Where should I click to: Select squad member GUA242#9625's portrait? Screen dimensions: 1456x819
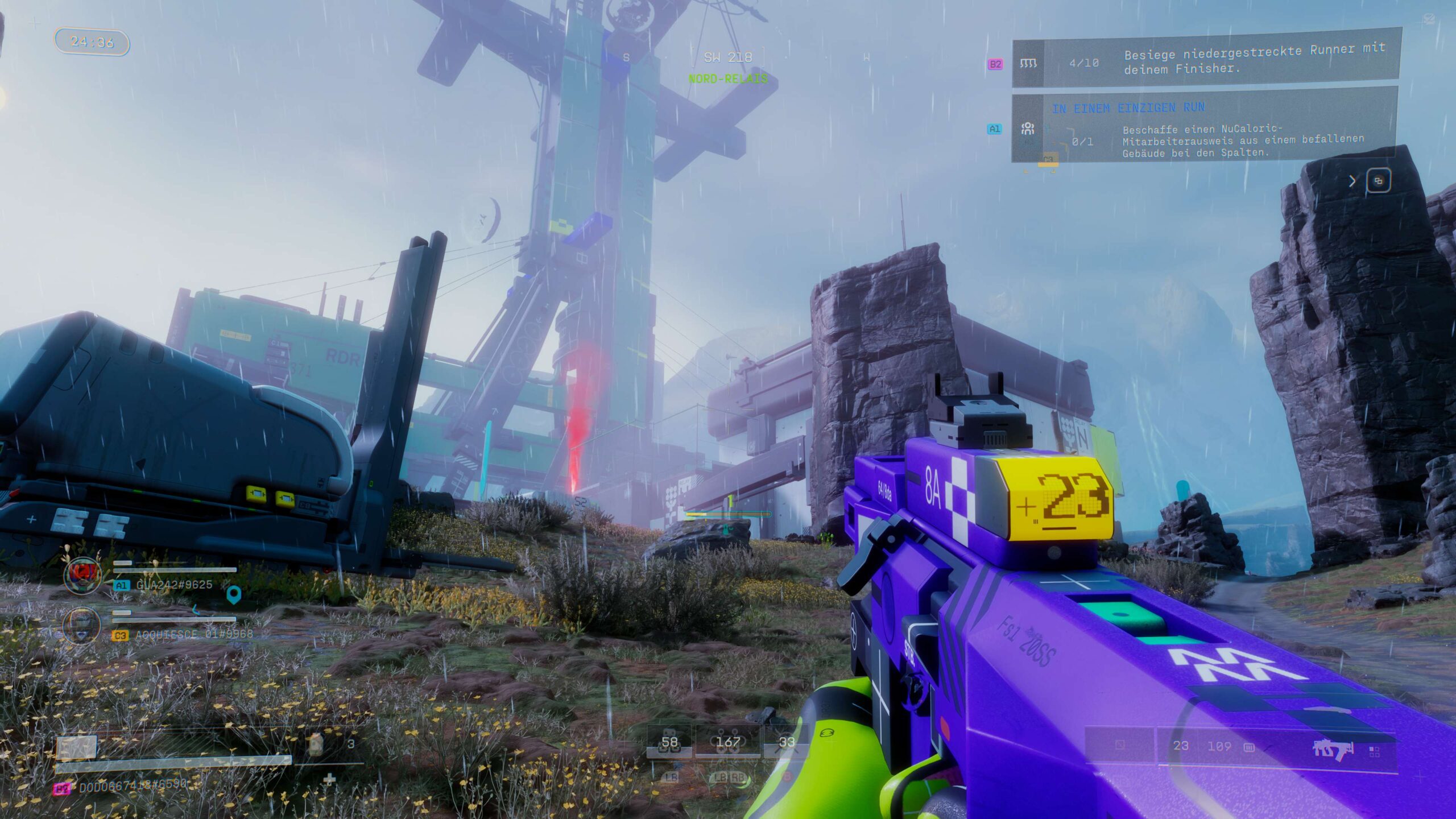[x=82, y=576]
